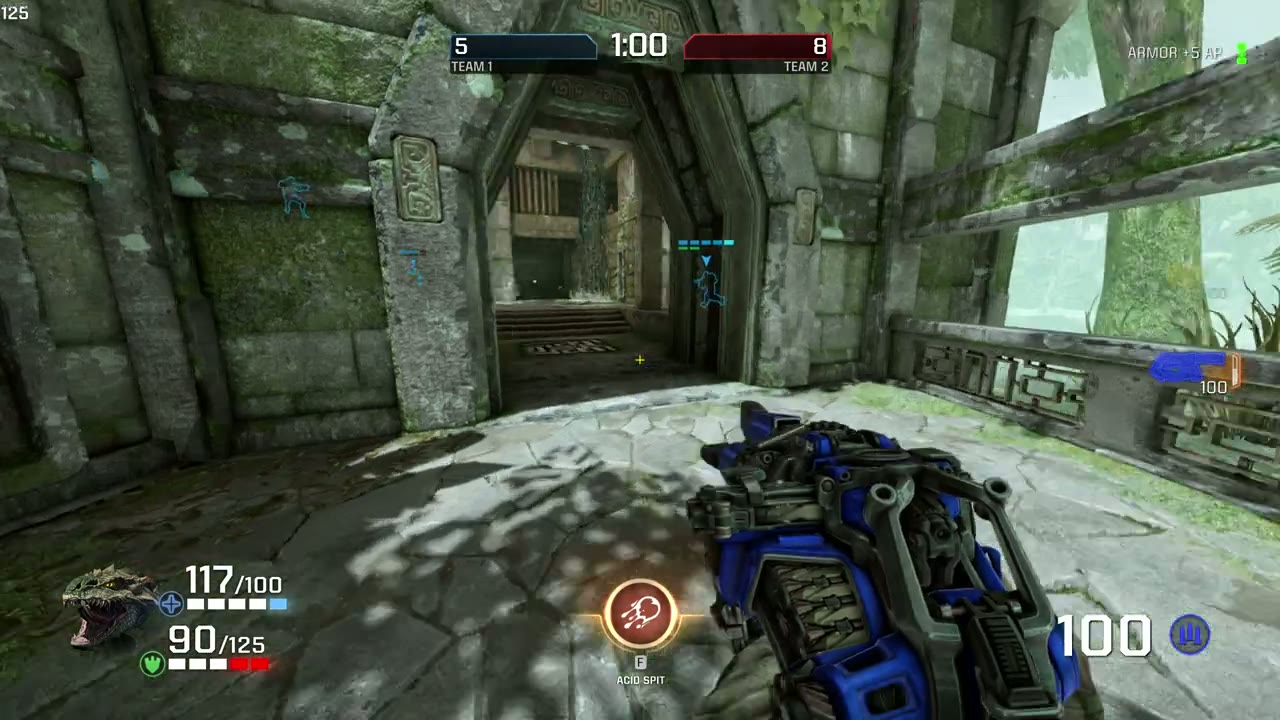1280x720 pixels.
Task: Click the circular weapon icon beside ammo count
Action: point(1190,636)
